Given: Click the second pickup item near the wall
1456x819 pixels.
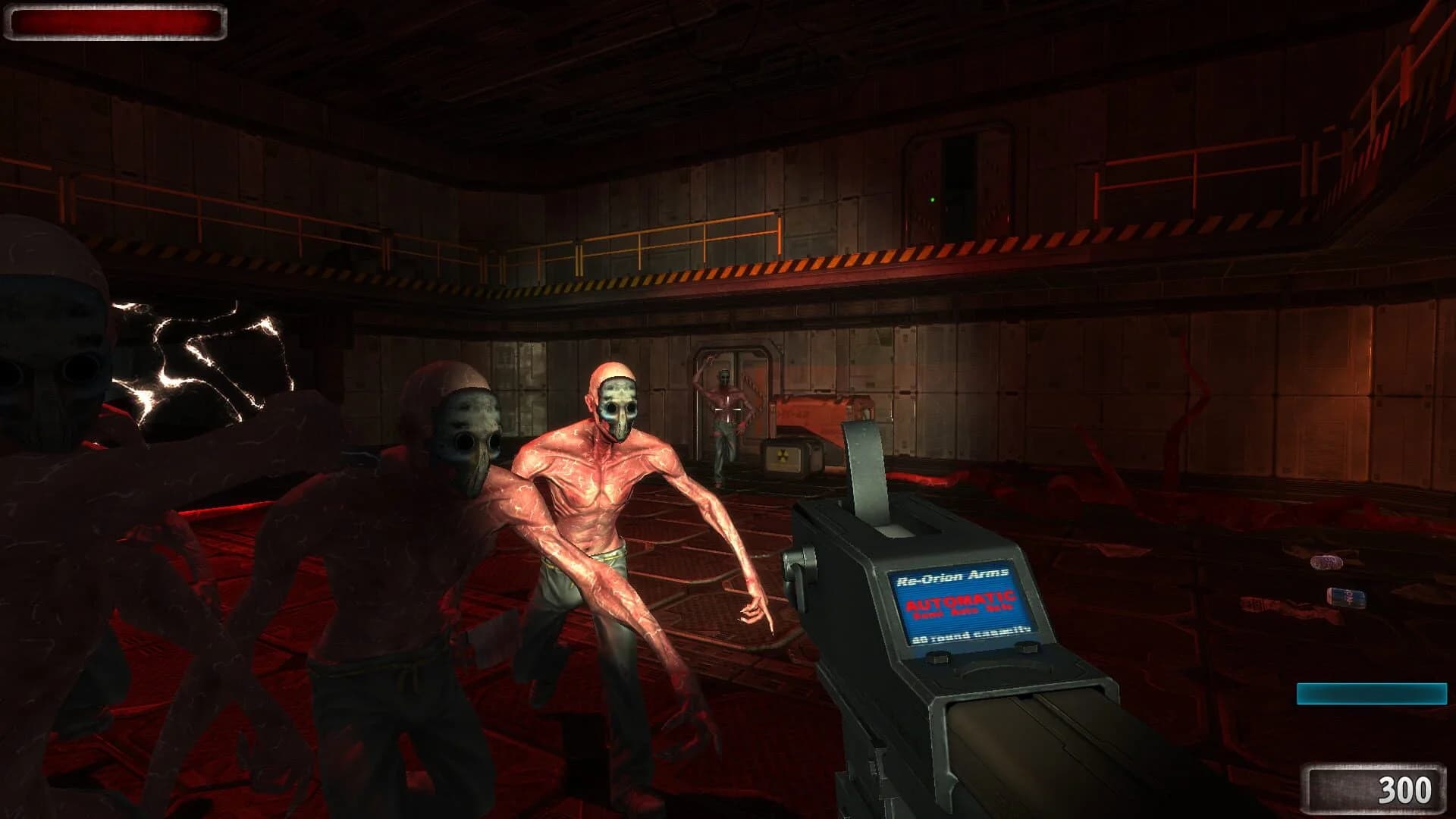Looking at the screenshot, I should 1346,597.
